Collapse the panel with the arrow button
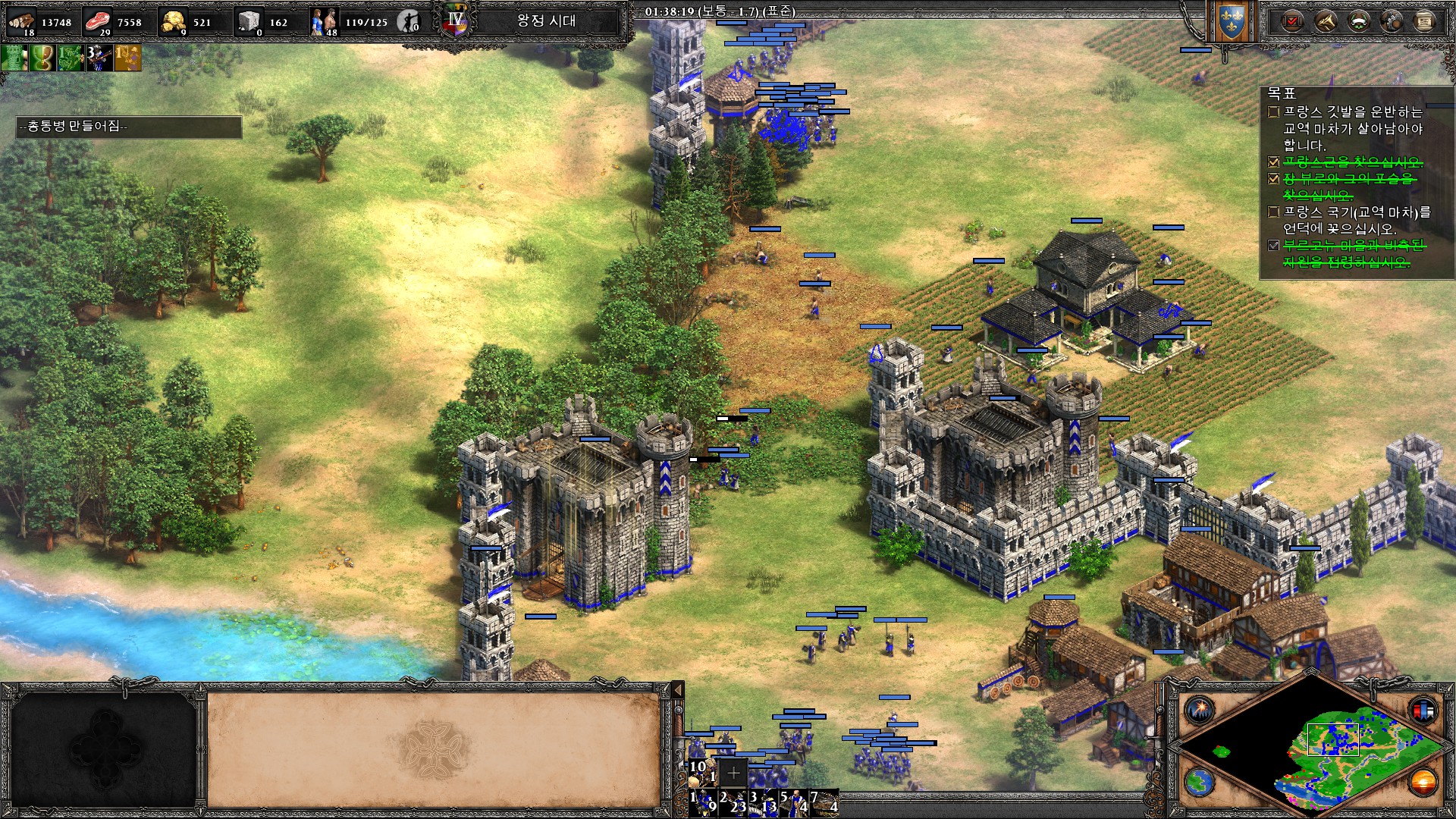 pos(678,689)
